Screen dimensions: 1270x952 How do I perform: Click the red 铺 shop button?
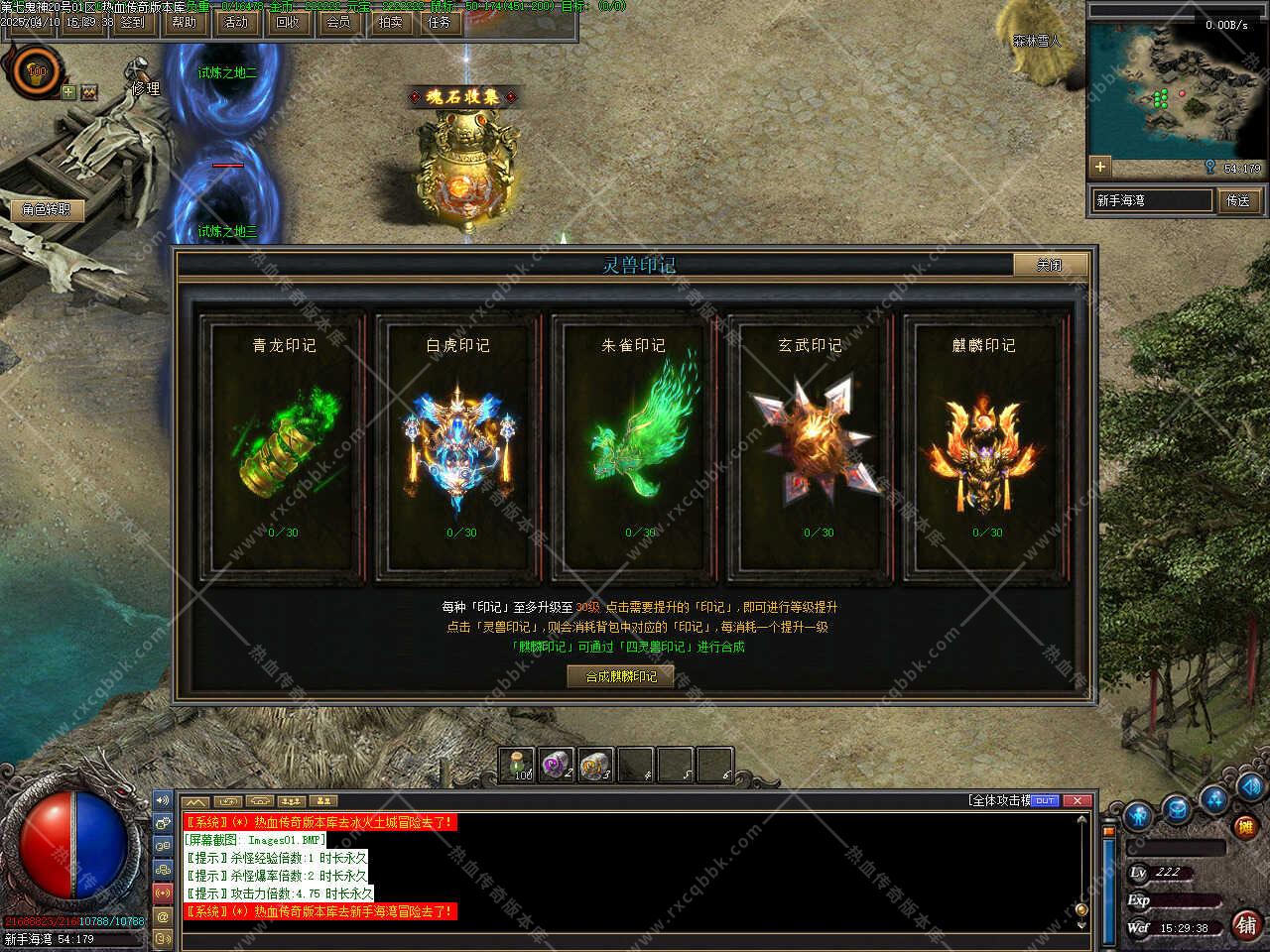(1246, 924)
